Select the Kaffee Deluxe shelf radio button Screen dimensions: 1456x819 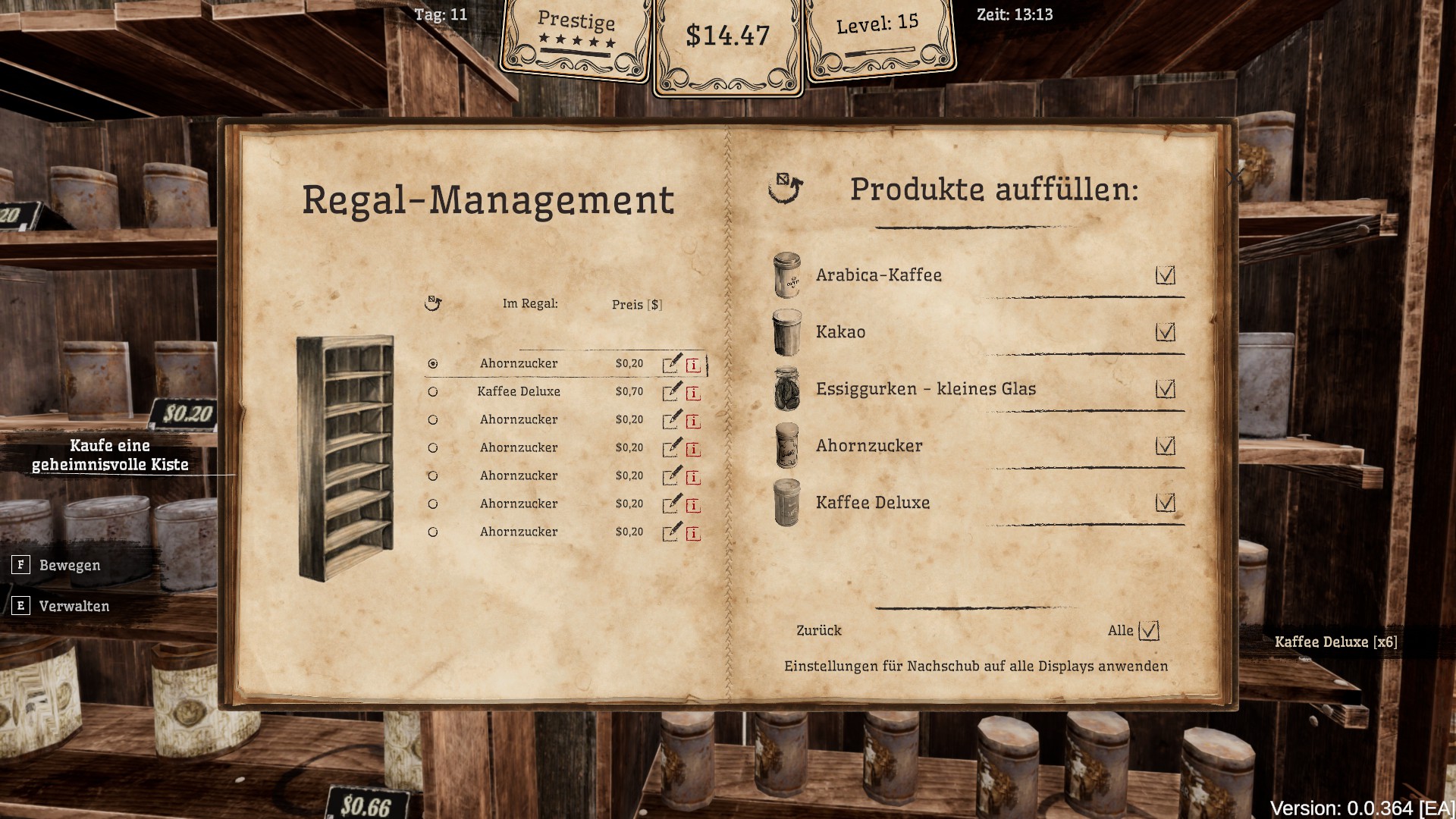click(433, 392)
